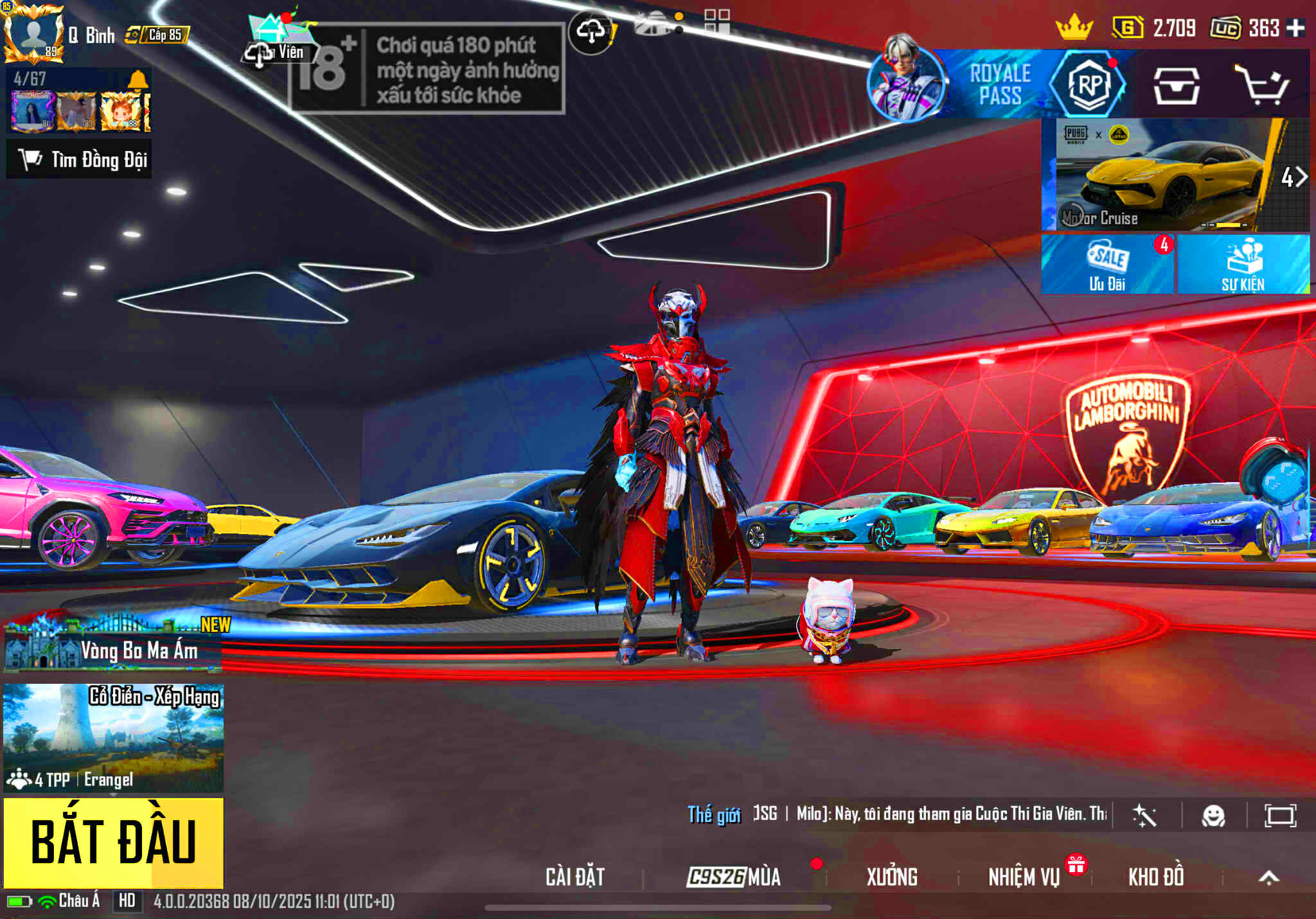This screenshot has height=919, width=1316.
Task: Click the friend notification bell icon
Action: [138, 80]
